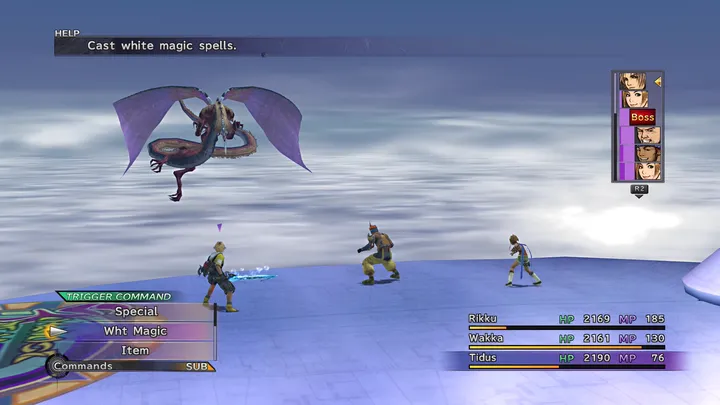720x405 pixels.
Task: Click the Boss entry in turn order
Action: 641,117
